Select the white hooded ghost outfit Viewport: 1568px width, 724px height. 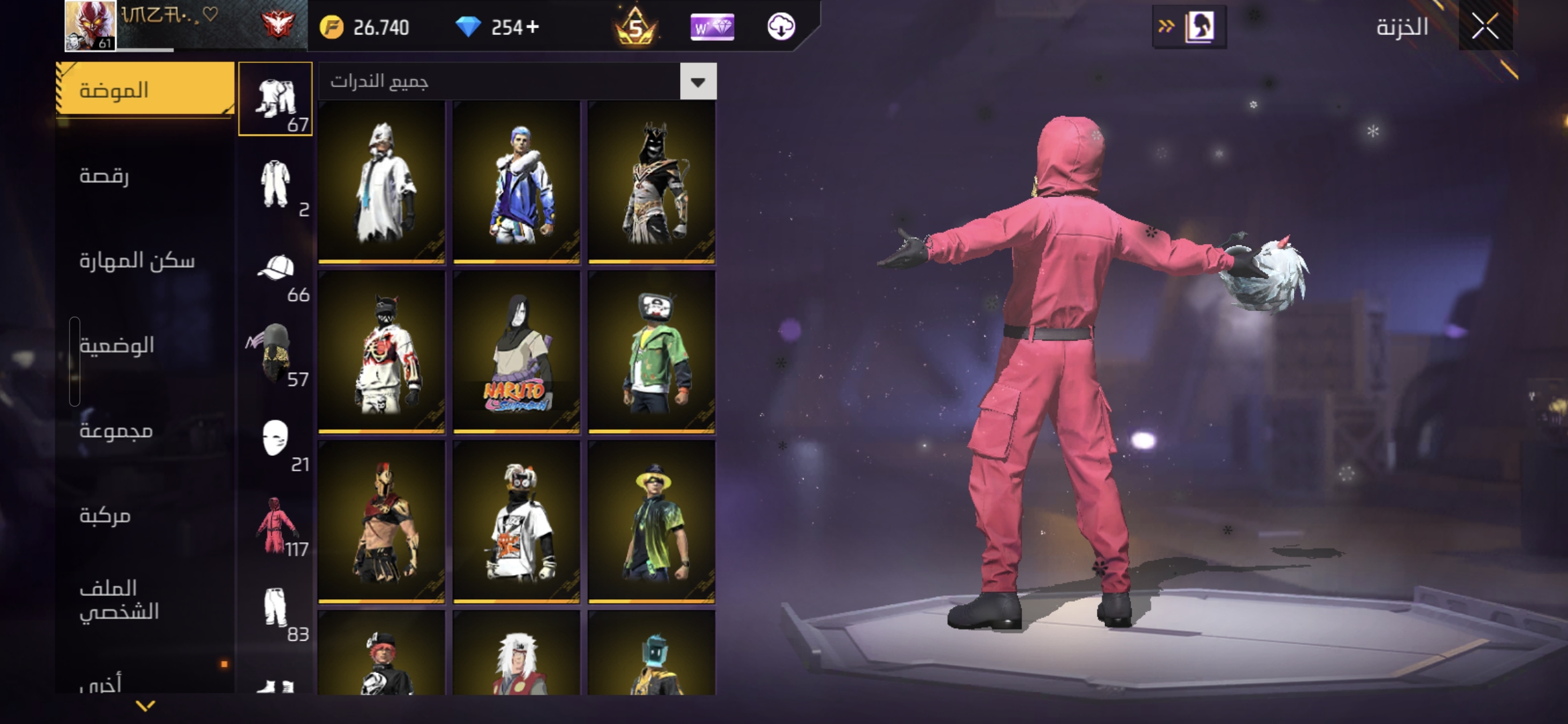coord(381,181)
